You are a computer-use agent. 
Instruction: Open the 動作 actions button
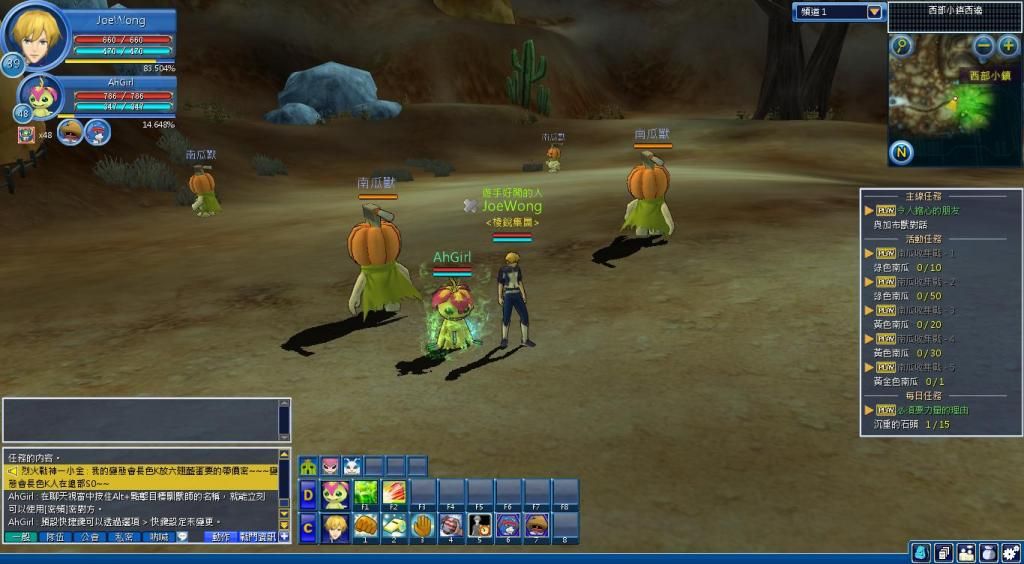click(x=220, y=537)
